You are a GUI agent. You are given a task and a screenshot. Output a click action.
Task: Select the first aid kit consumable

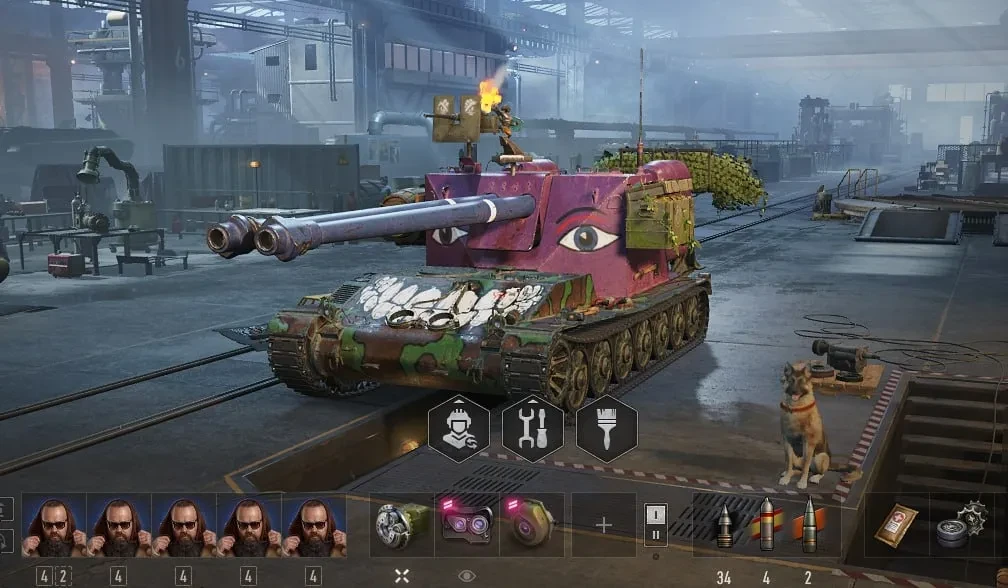click(x=895, y=525)
